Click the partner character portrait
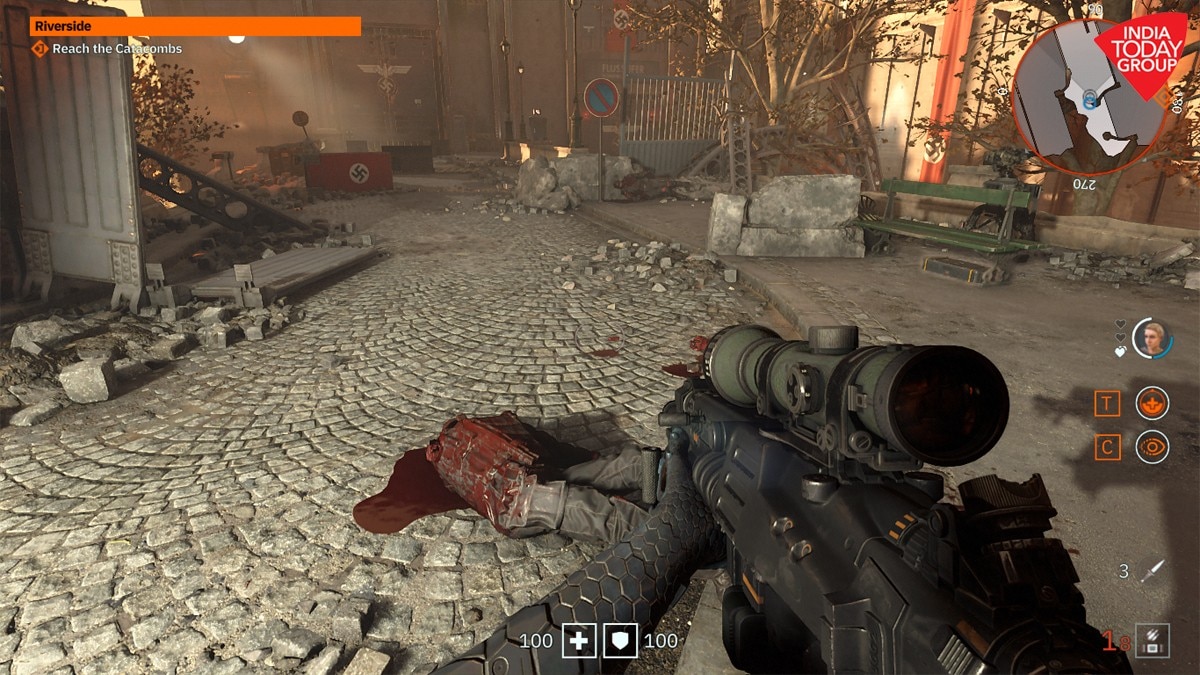 click(1152, 338)
